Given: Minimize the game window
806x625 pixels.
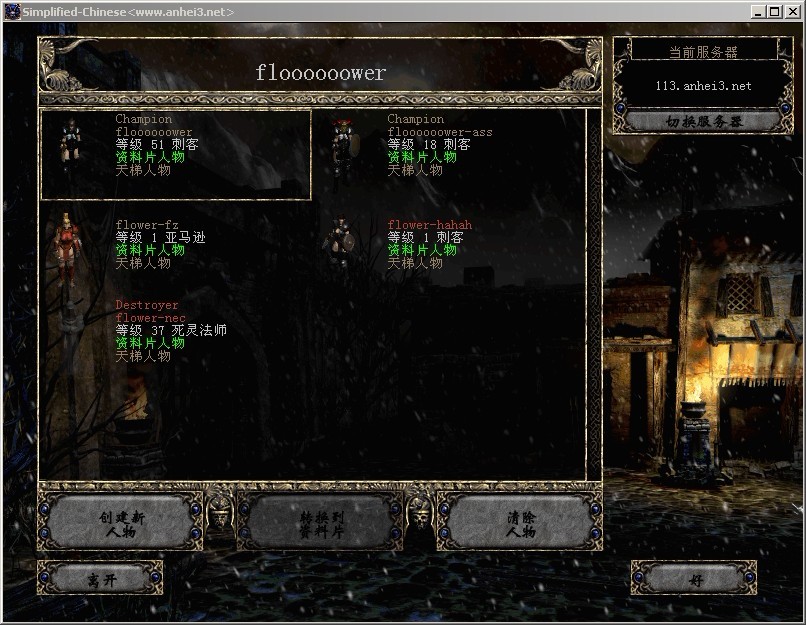Looking at the screenshot, I should (x=758, y=11).
